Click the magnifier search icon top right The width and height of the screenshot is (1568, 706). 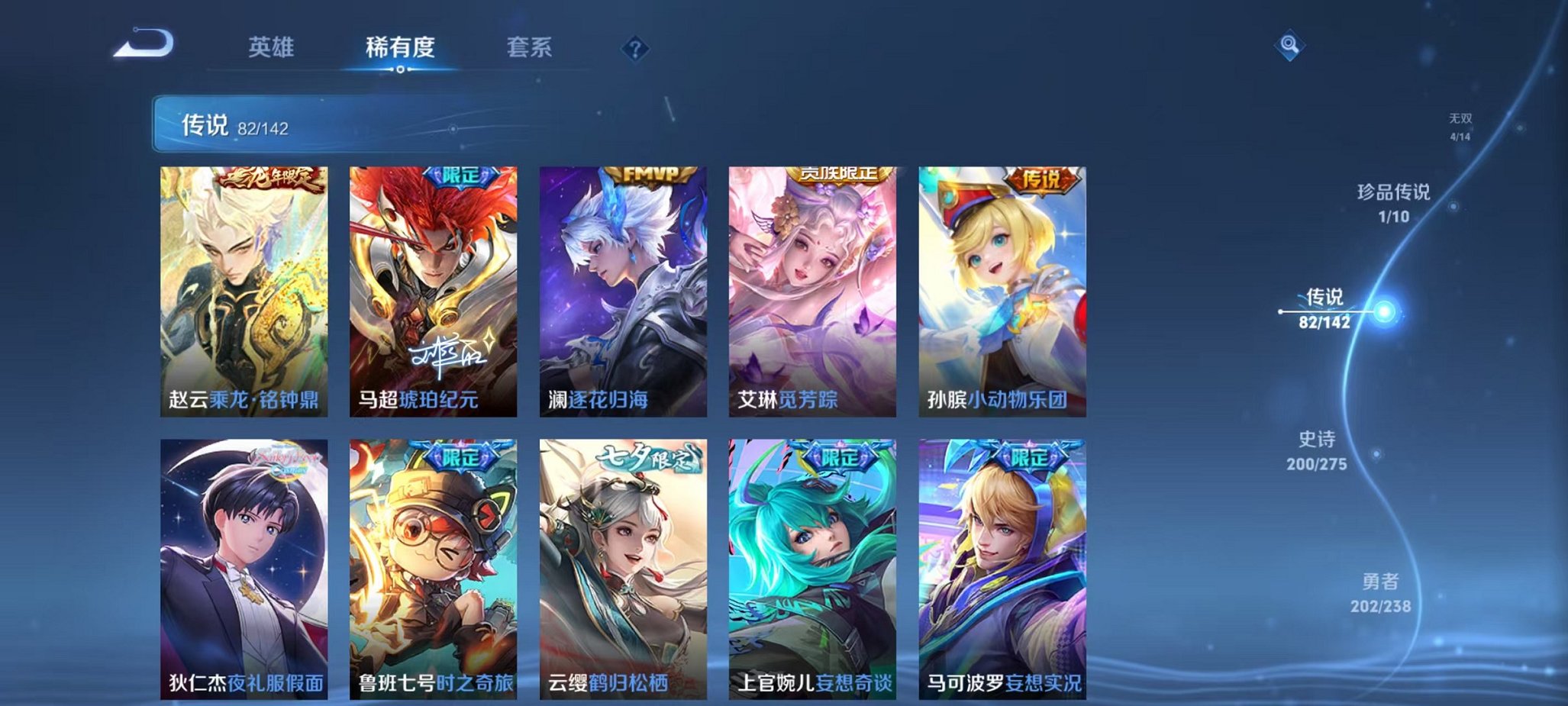[1290, 44]
